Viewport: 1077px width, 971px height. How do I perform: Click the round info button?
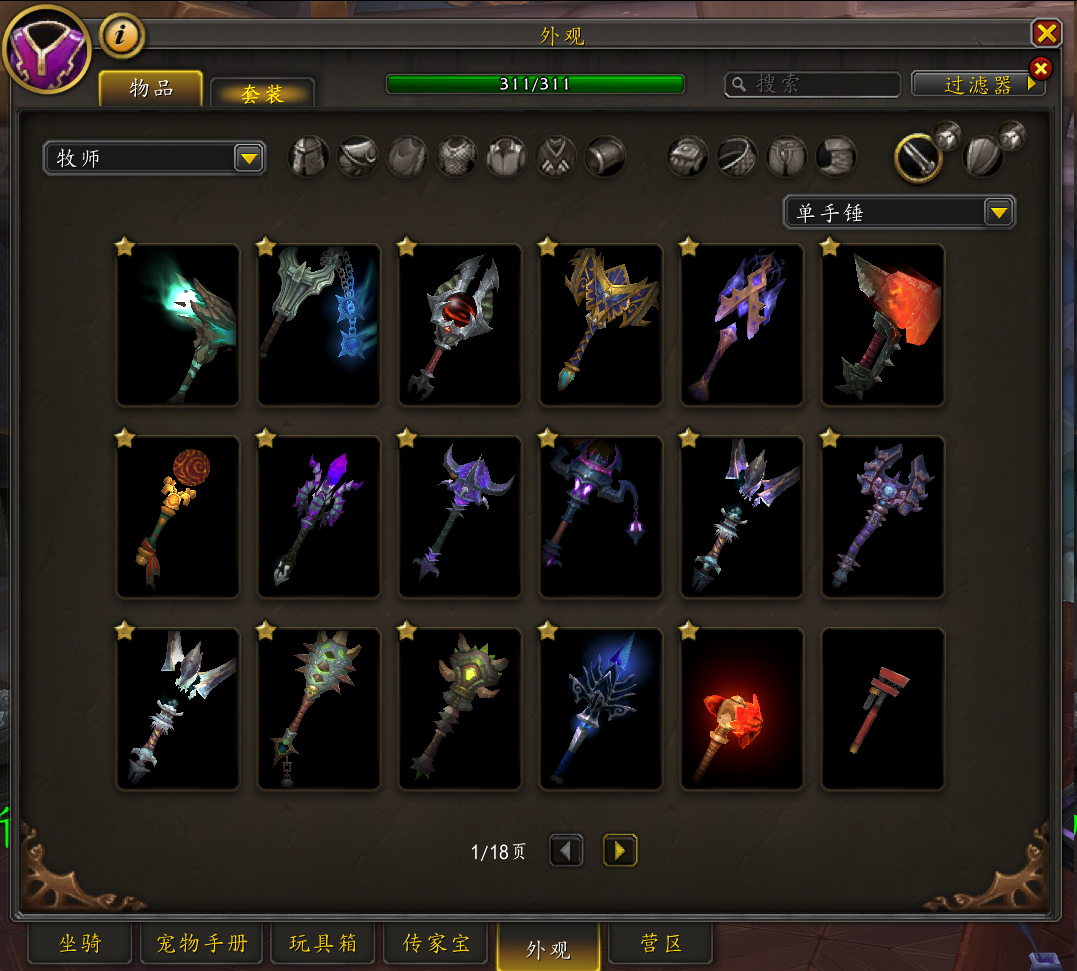[x=122, y=36]
